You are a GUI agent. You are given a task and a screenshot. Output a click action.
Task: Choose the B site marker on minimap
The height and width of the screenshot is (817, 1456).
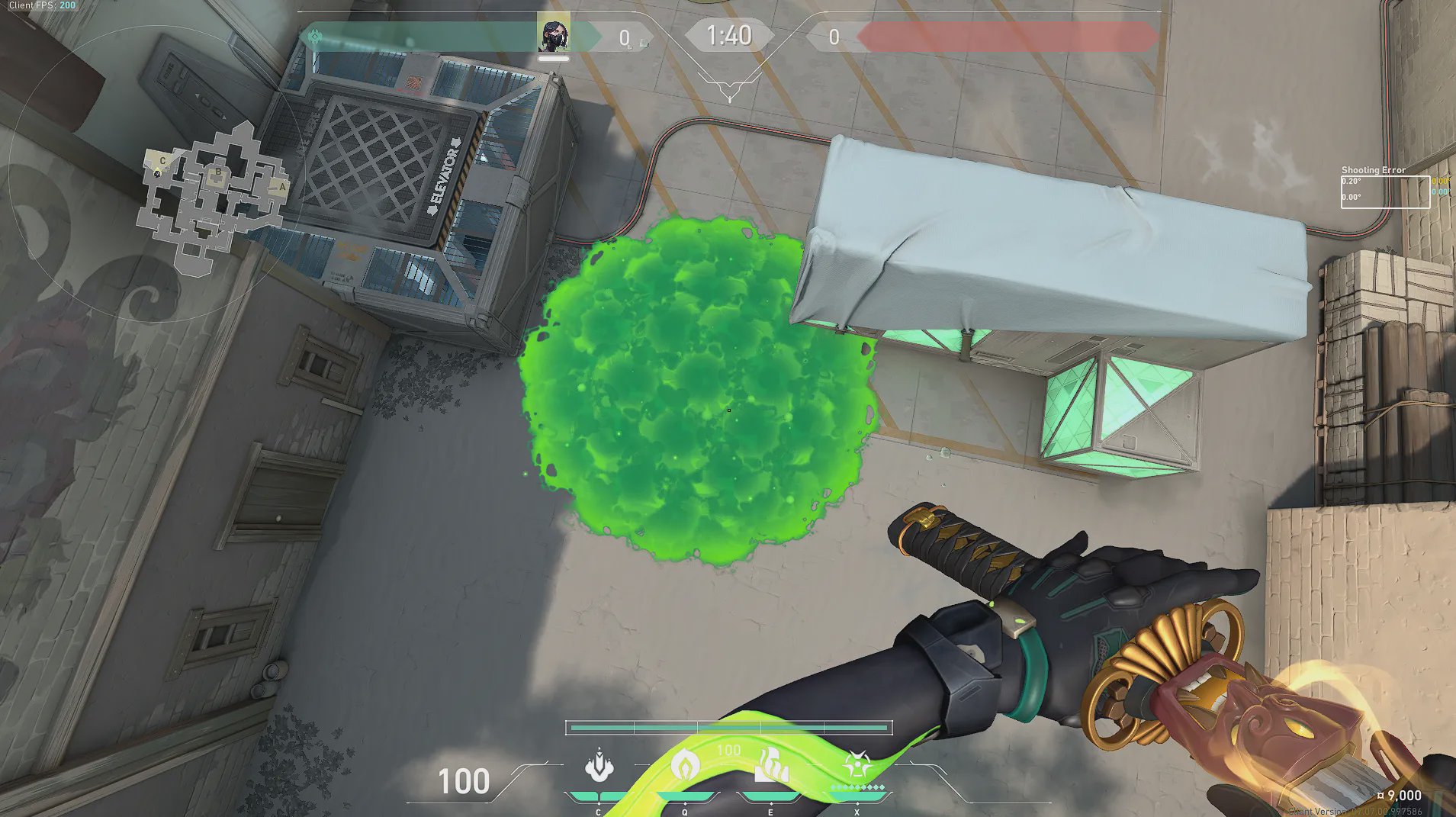218,172
